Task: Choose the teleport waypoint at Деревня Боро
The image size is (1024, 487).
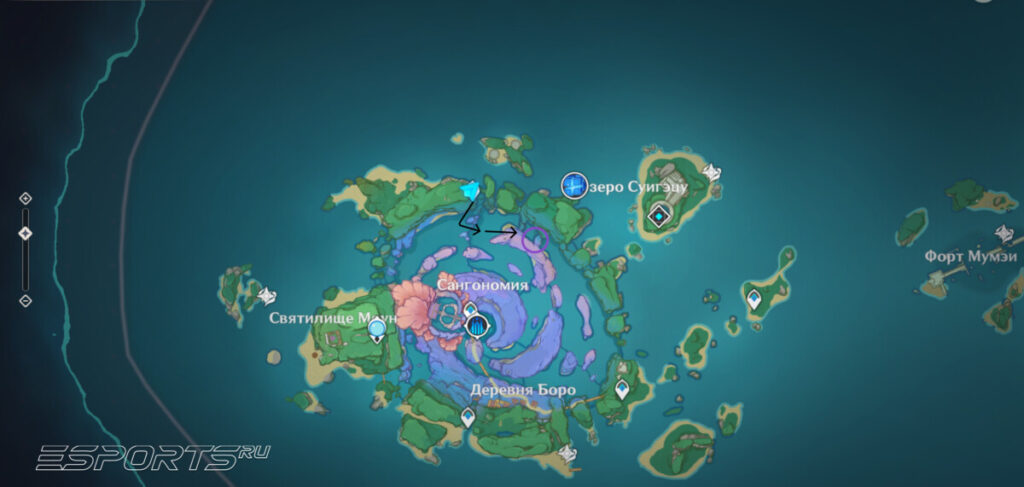Action: coord(468,416)
